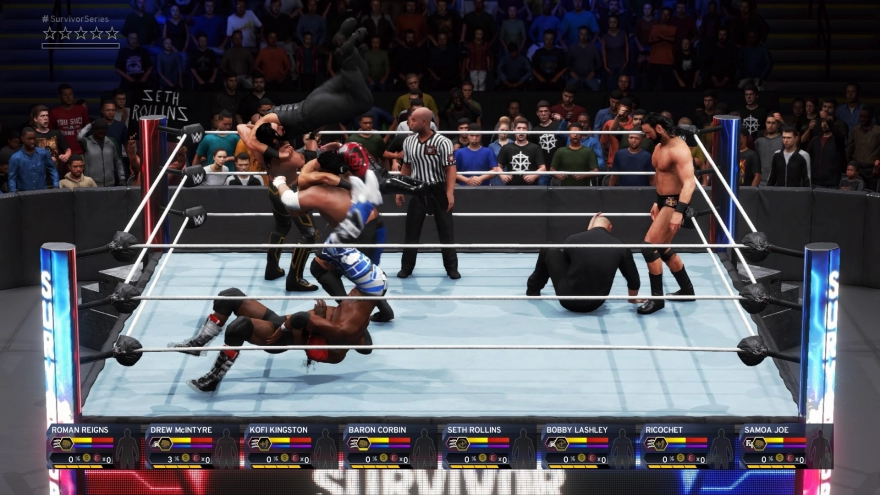
Task: Choose Drew McIntyre's HUD panel
Action: tap(194, 446)
